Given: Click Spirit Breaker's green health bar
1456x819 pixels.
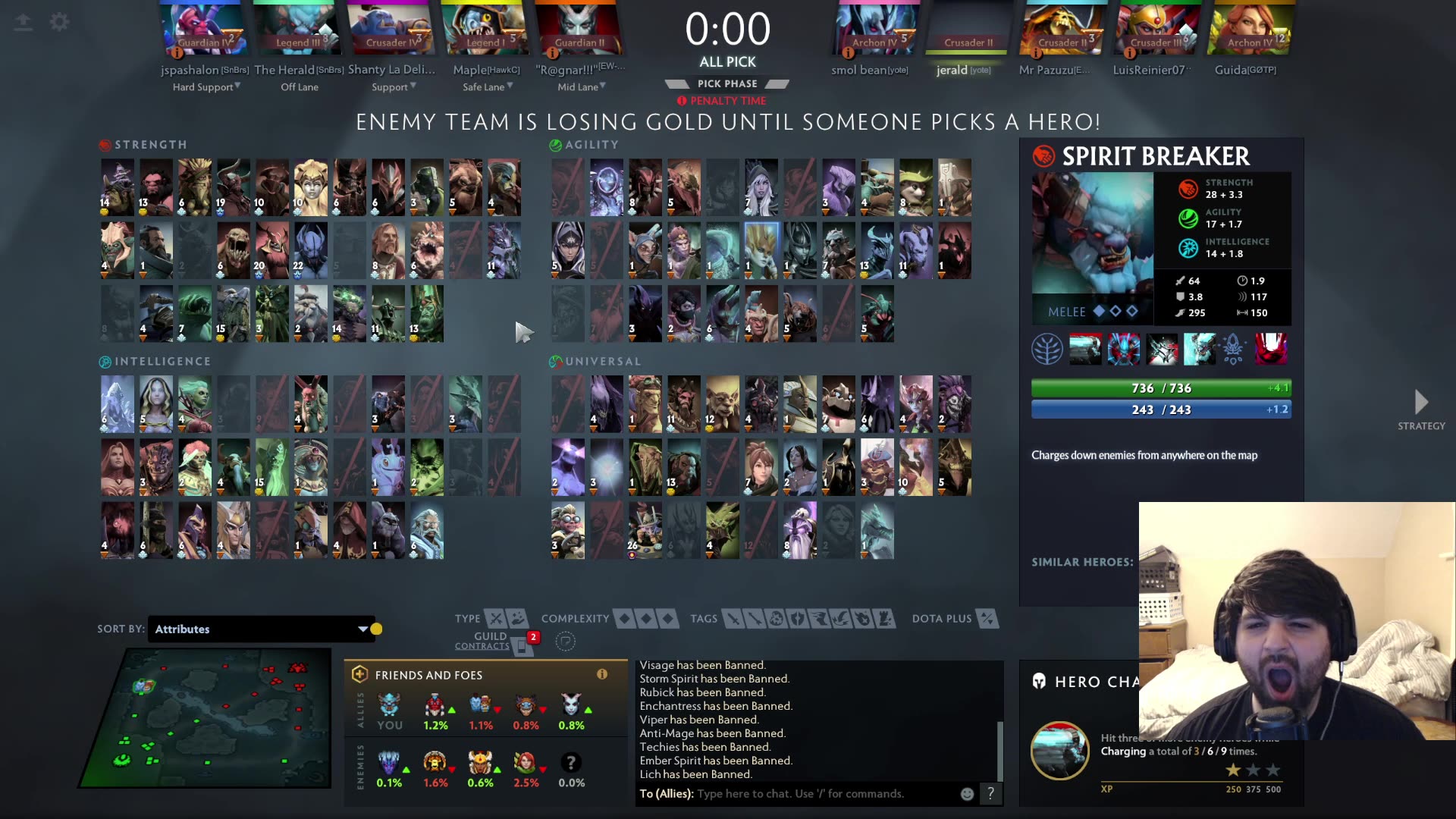Looking at the screenshot, I should coord(1160,388).
